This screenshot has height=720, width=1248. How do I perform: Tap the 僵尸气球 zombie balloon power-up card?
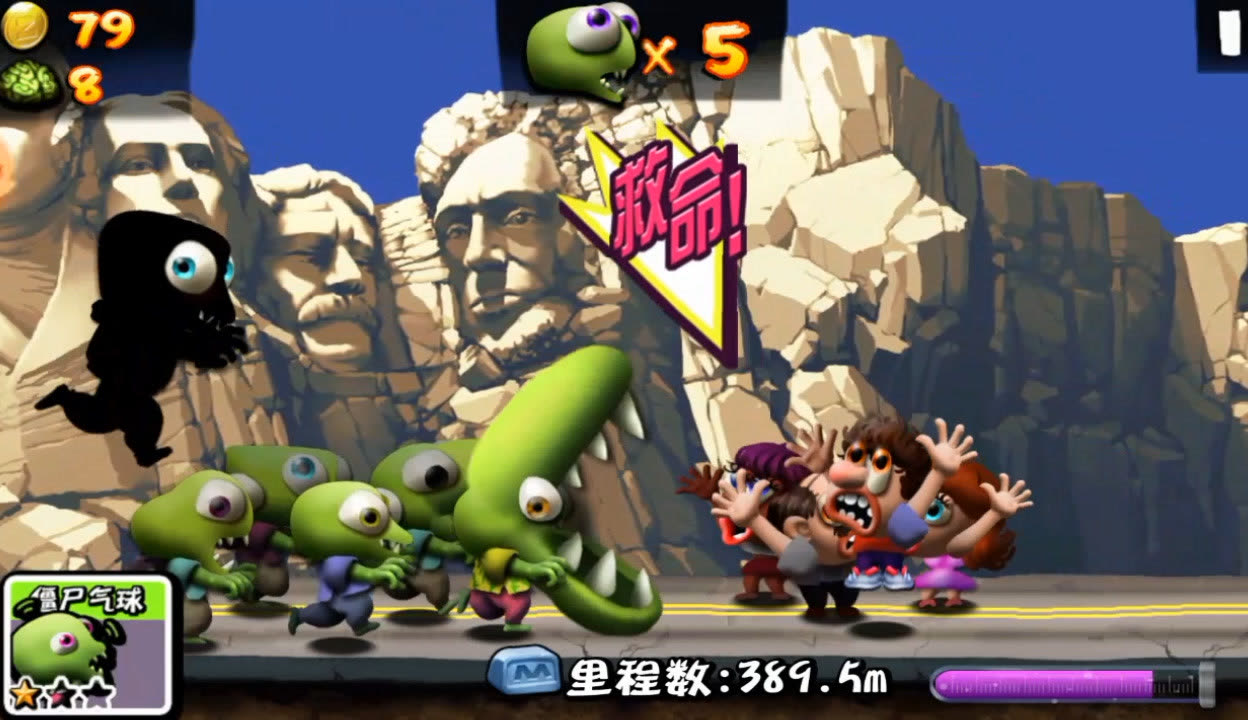click(x=86, y=643)
